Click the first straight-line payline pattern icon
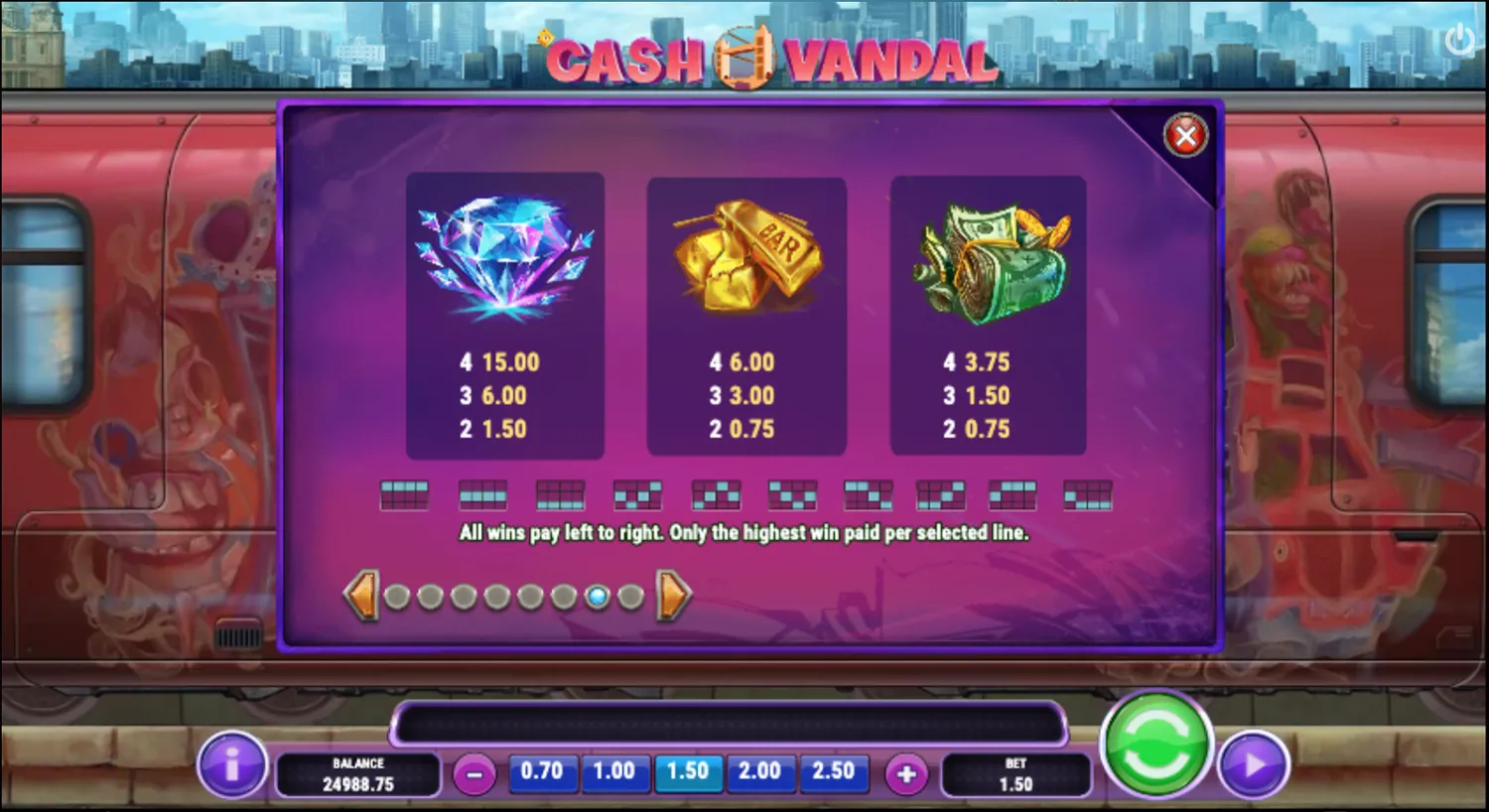The height and width of the screenshot is (812, 1489). (x=405, y=493)
